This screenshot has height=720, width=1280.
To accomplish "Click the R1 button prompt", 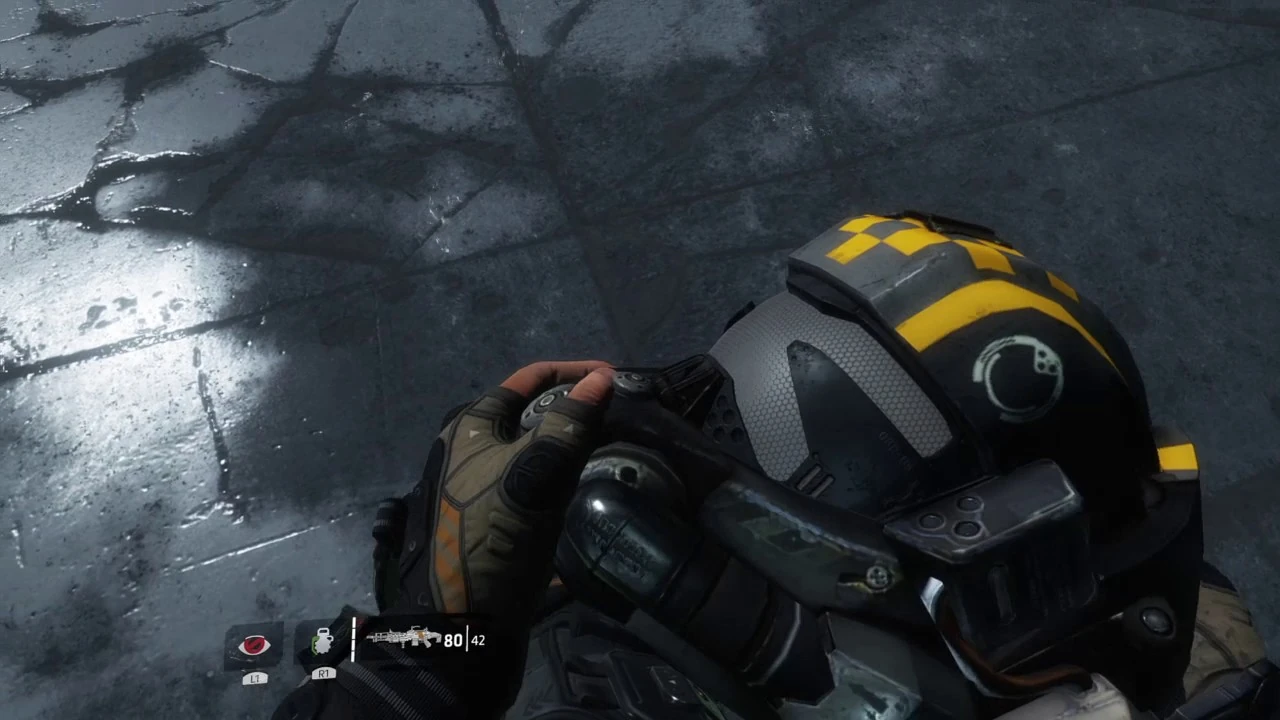I will [322, 674].
